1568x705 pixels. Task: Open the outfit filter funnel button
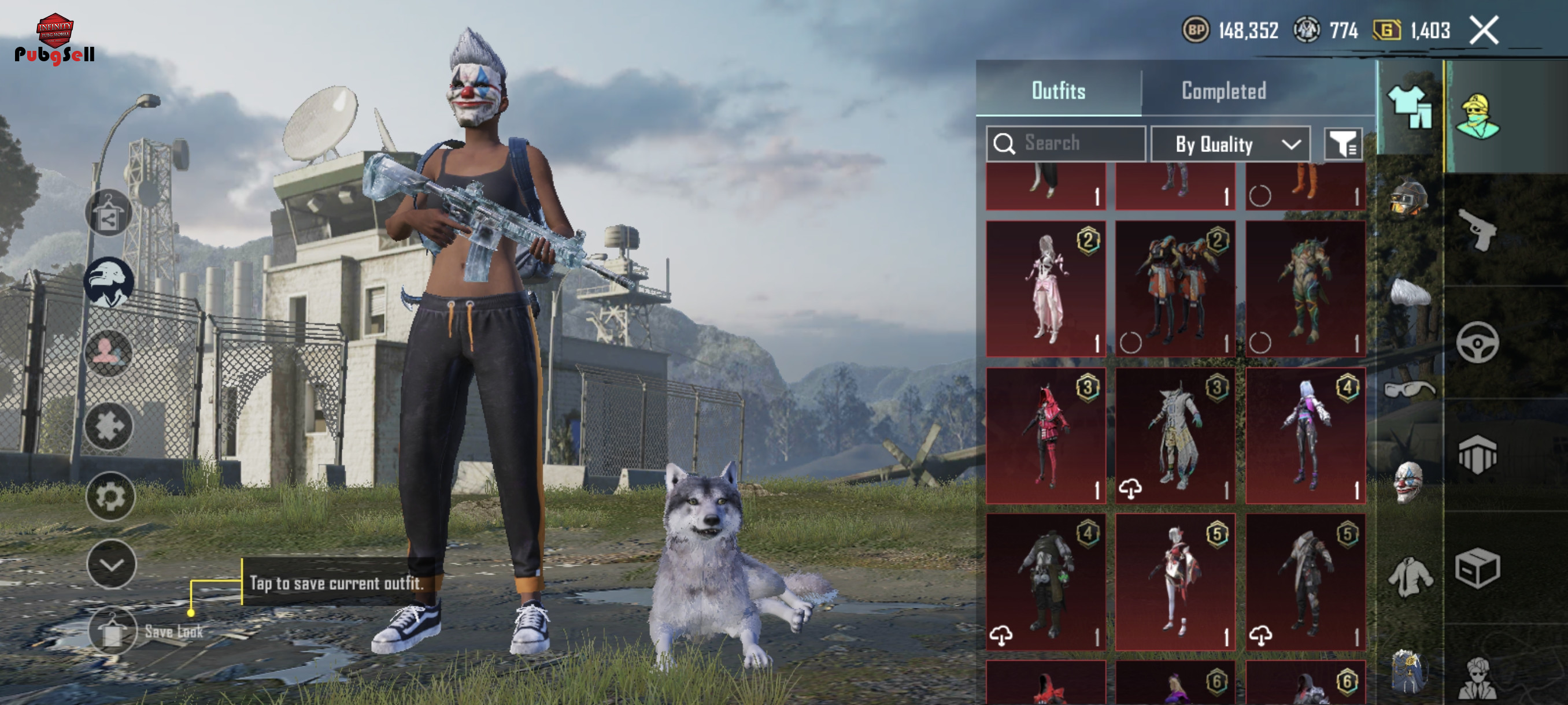(1343, 144)
